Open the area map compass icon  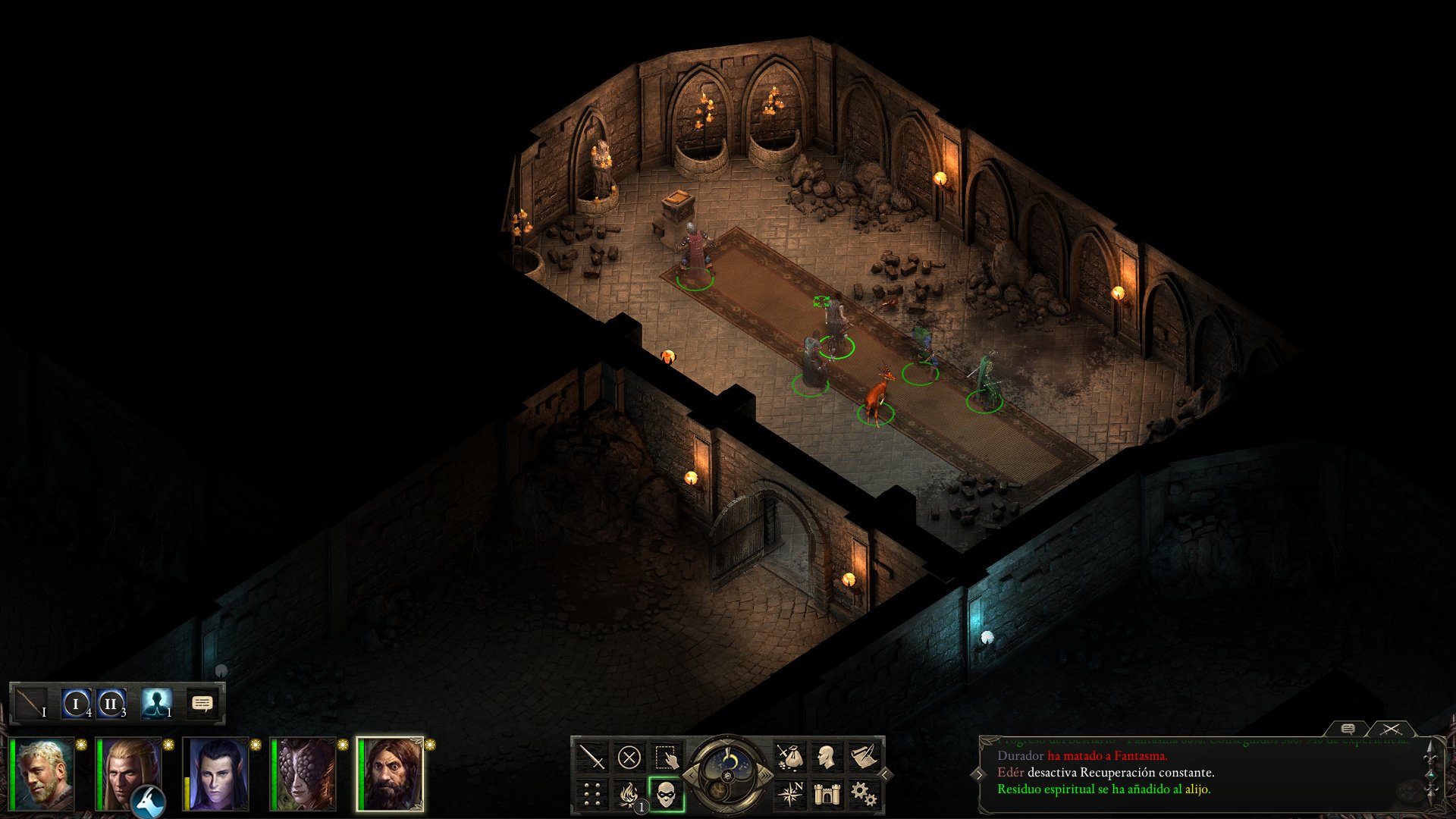pyautogui.click(x=792, y=794)
